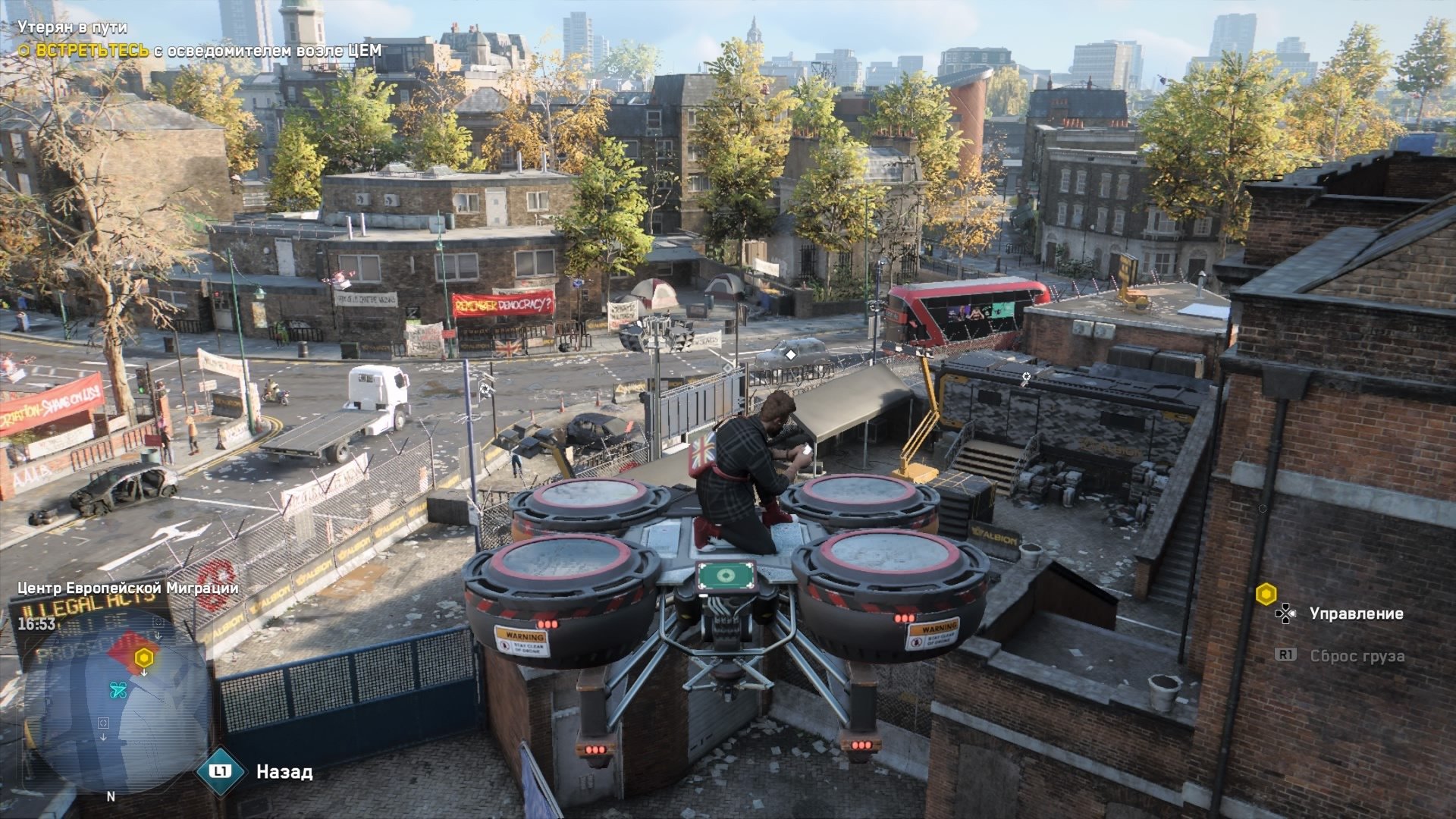The image size is (1456, 819).
Task: Select the mission title "Утерян в пути"
Action: point(72,27)
